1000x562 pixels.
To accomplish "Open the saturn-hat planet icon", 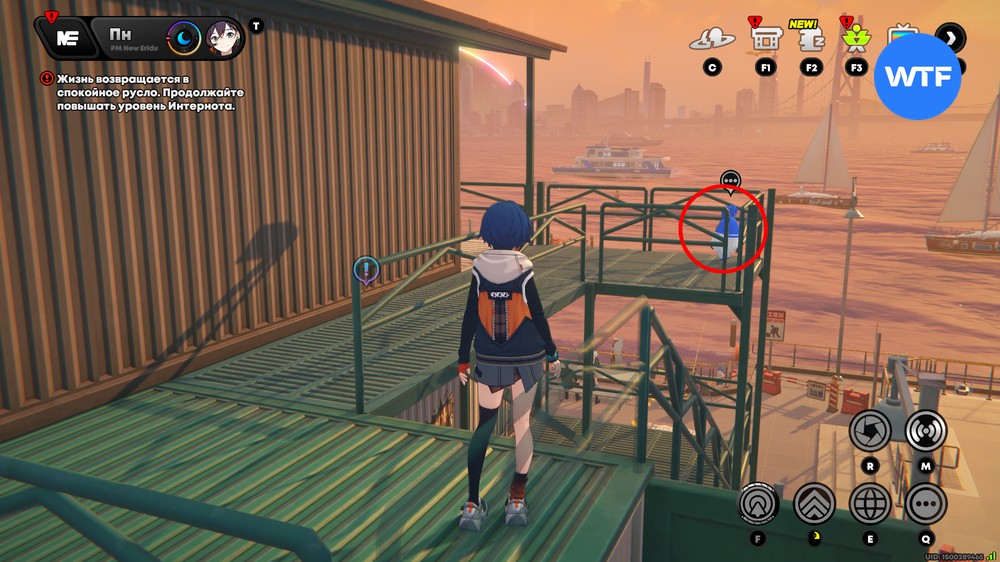I will (x=712, y=39).
